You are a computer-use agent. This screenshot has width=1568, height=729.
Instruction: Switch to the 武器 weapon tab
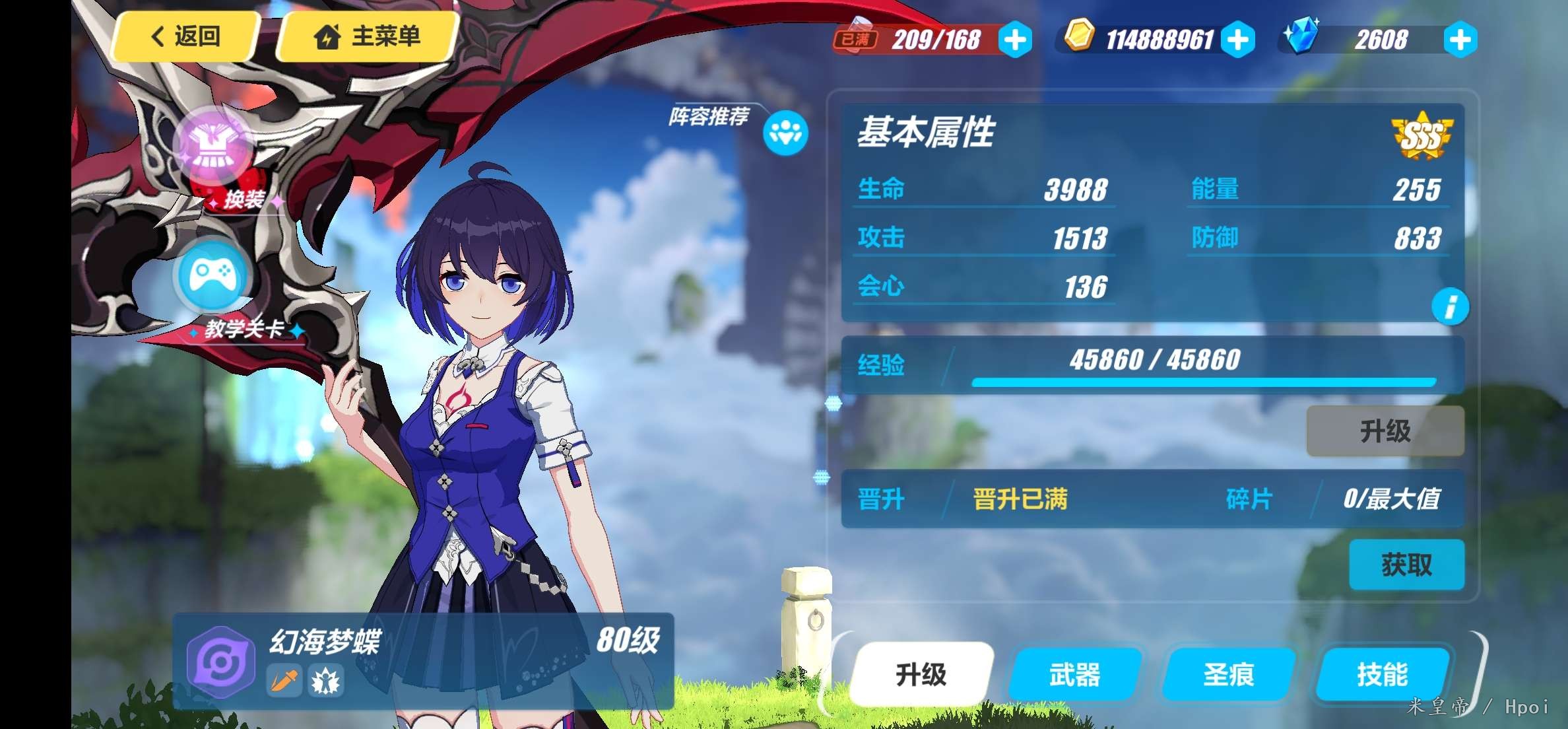(1074, 674)
